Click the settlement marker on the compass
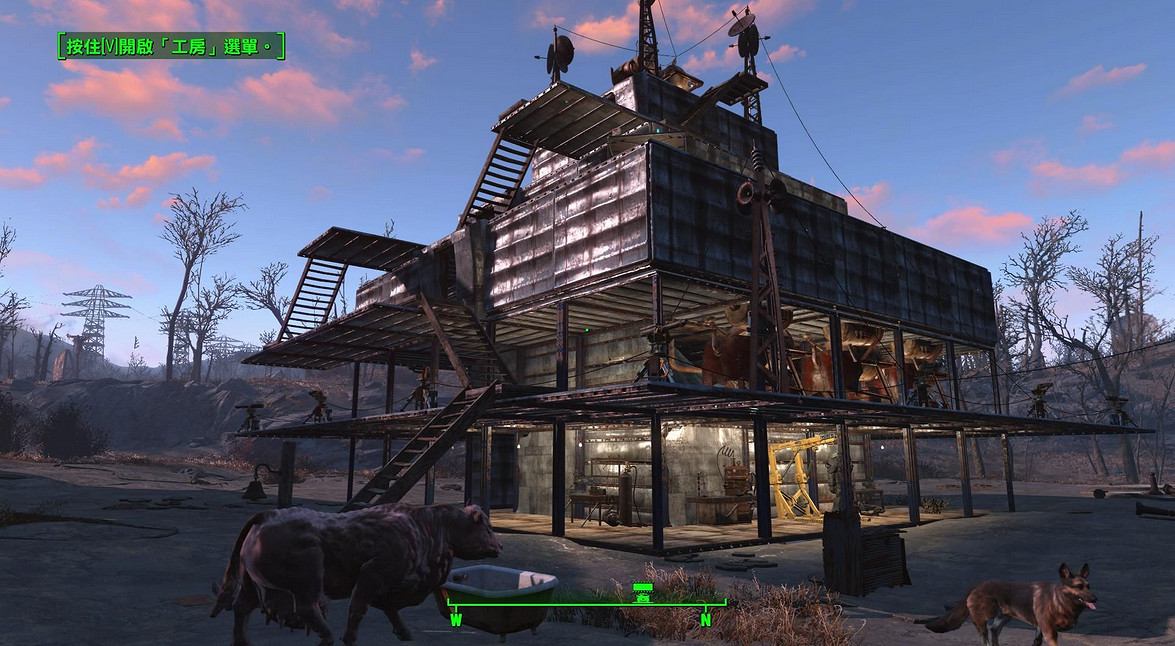The image size is (1175, 646). tap(643, 591)
